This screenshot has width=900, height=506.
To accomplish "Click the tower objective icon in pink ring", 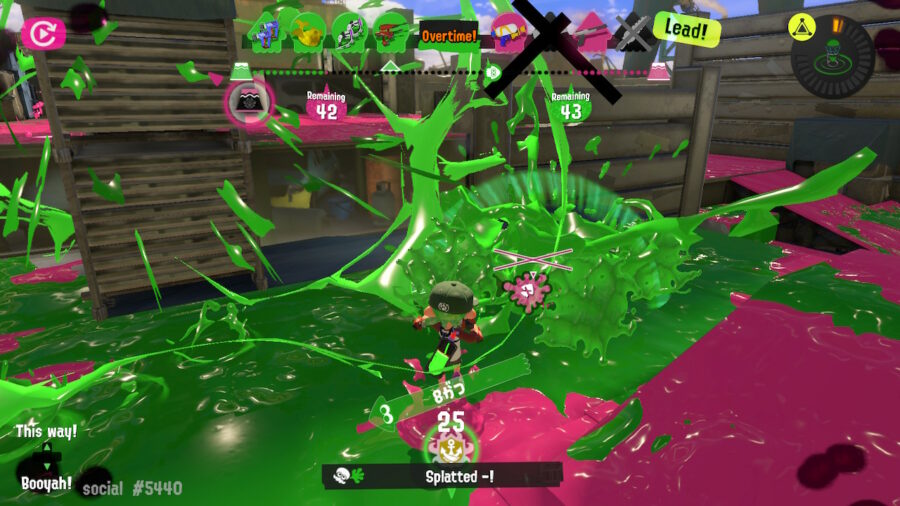I will [245, 101].
